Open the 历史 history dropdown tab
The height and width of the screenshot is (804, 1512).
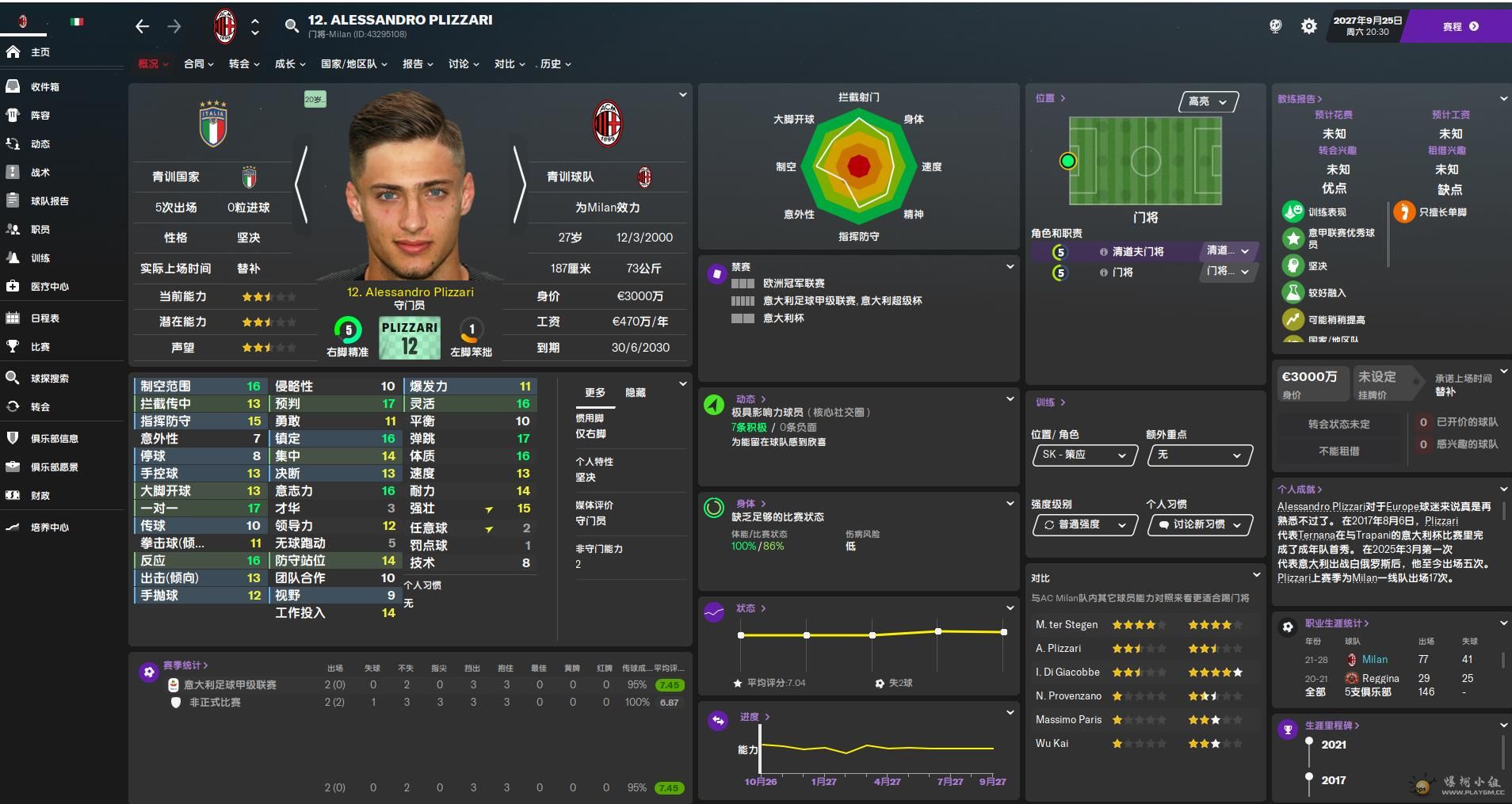(x=555, y=64)
